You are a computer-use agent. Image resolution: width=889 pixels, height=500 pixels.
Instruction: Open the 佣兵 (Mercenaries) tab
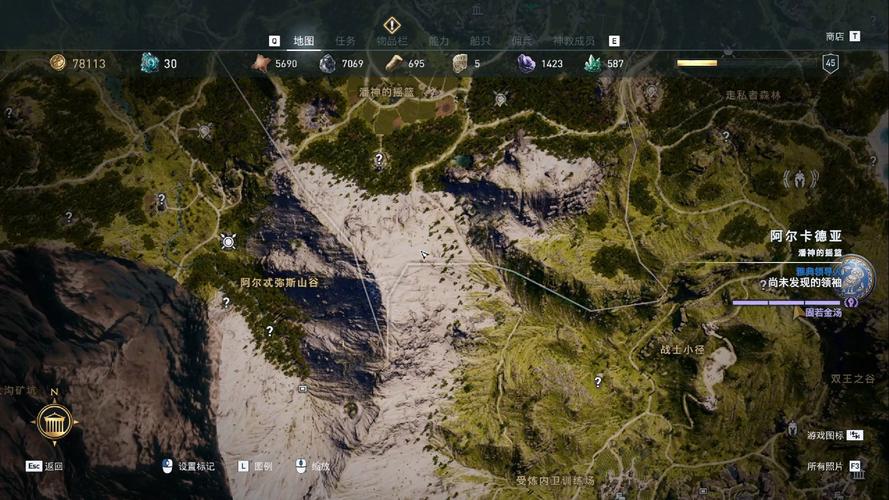[522, 41]
